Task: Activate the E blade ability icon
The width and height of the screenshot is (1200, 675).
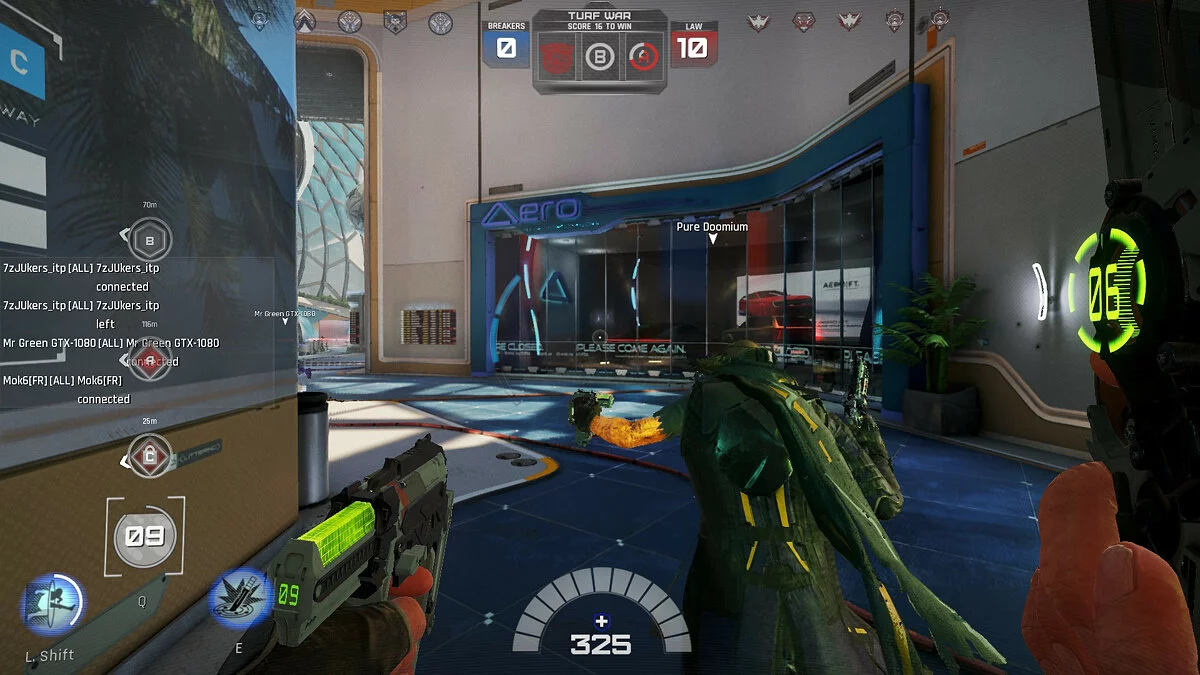Action: click(240, 600)
